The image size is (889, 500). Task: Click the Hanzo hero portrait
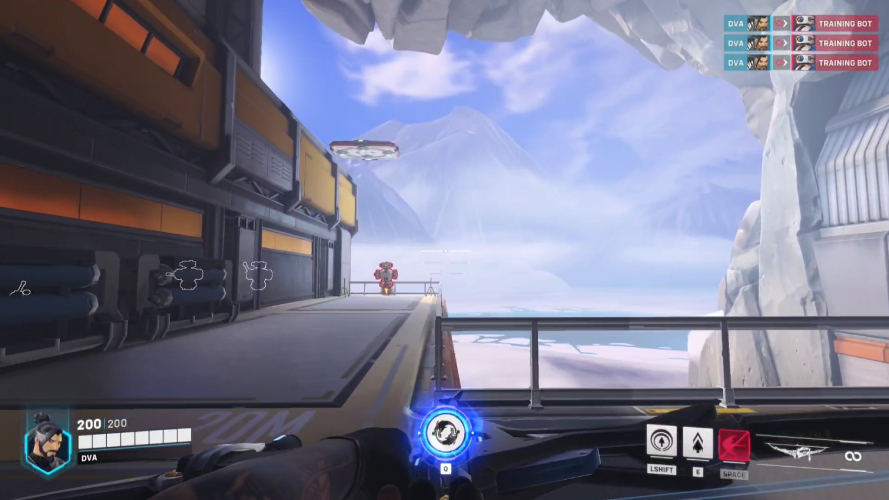[x=47, y=441]
